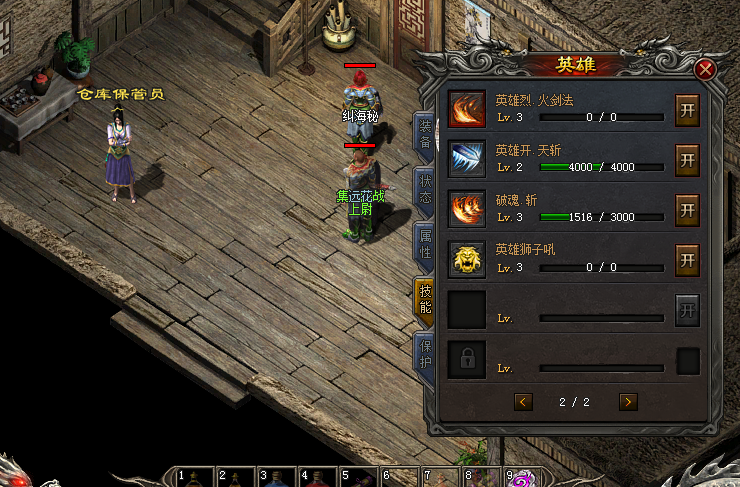Toggle the 英雄狮子吼 skill switch

tap(687, 259)
